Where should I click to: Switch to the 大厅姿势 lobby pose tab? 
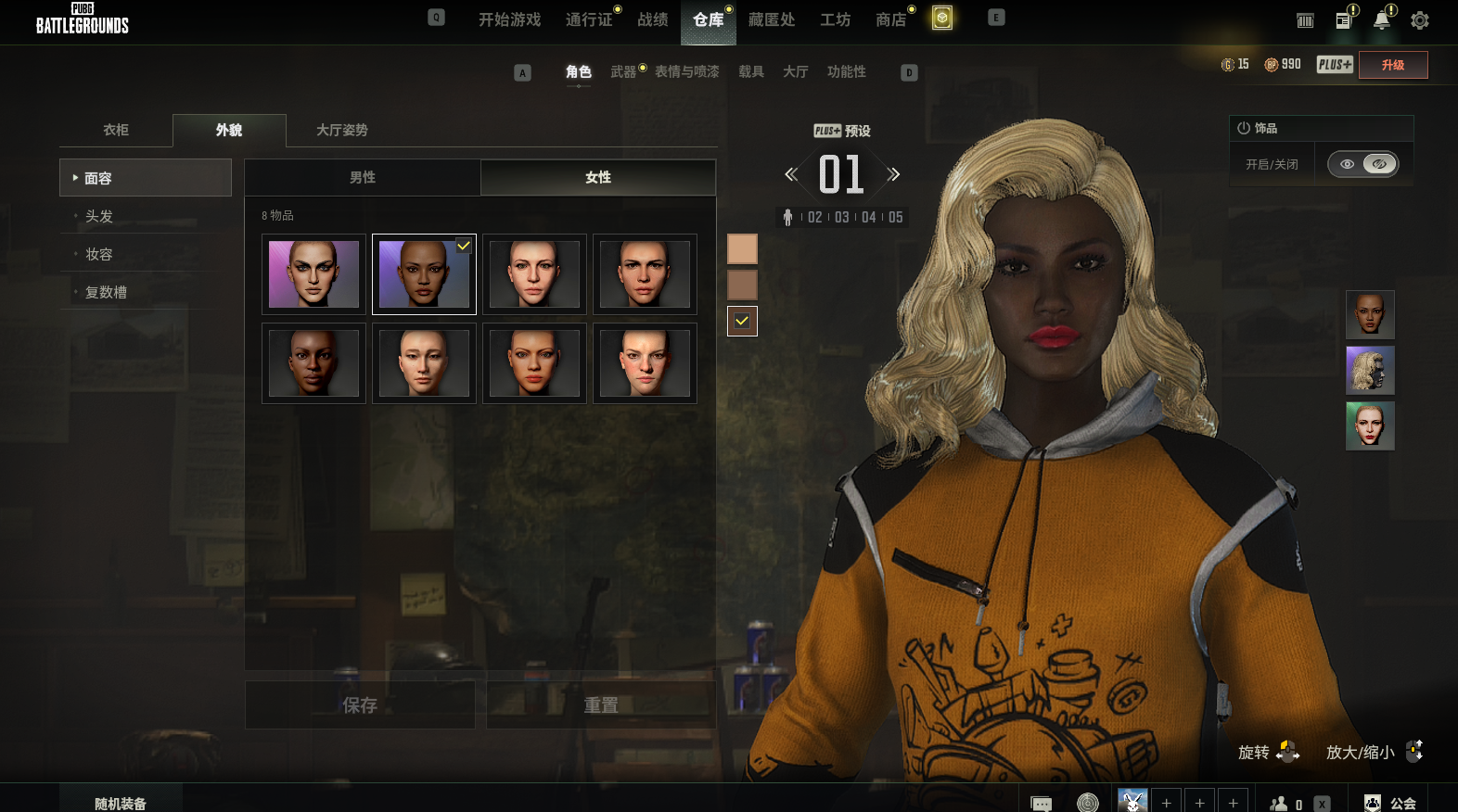(342, 130)
